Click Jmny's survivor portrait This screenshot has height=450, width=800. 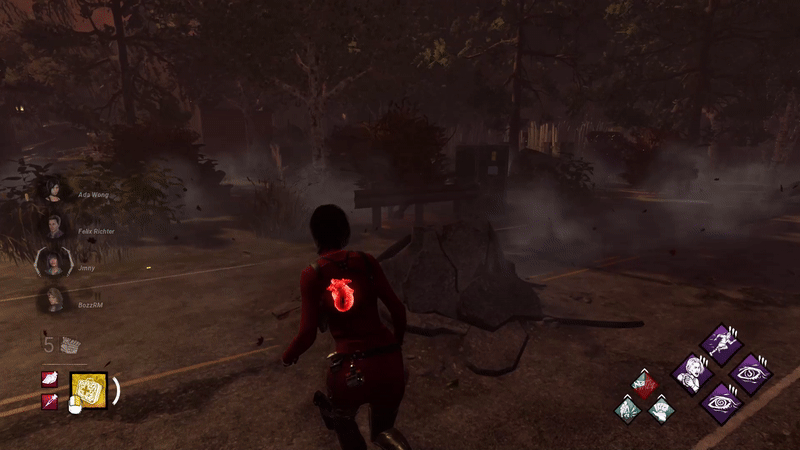point(52,263)
